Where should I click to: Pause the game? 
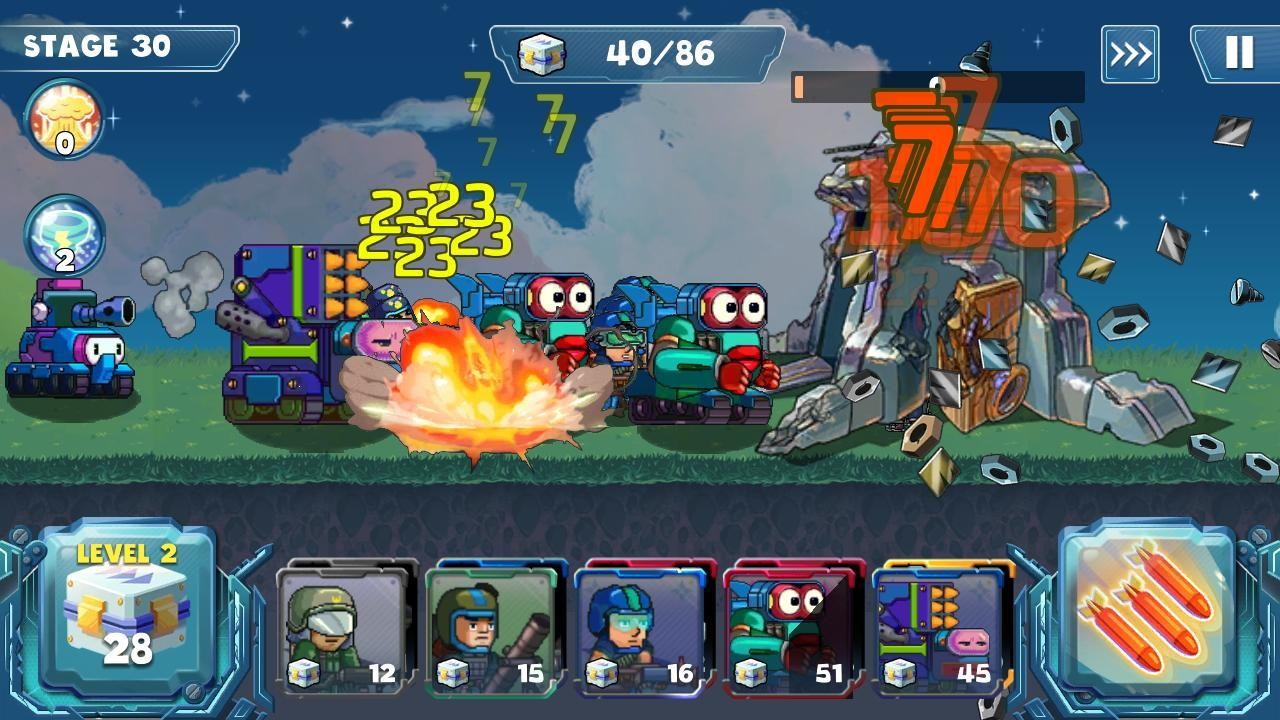tap(1238, 52)
